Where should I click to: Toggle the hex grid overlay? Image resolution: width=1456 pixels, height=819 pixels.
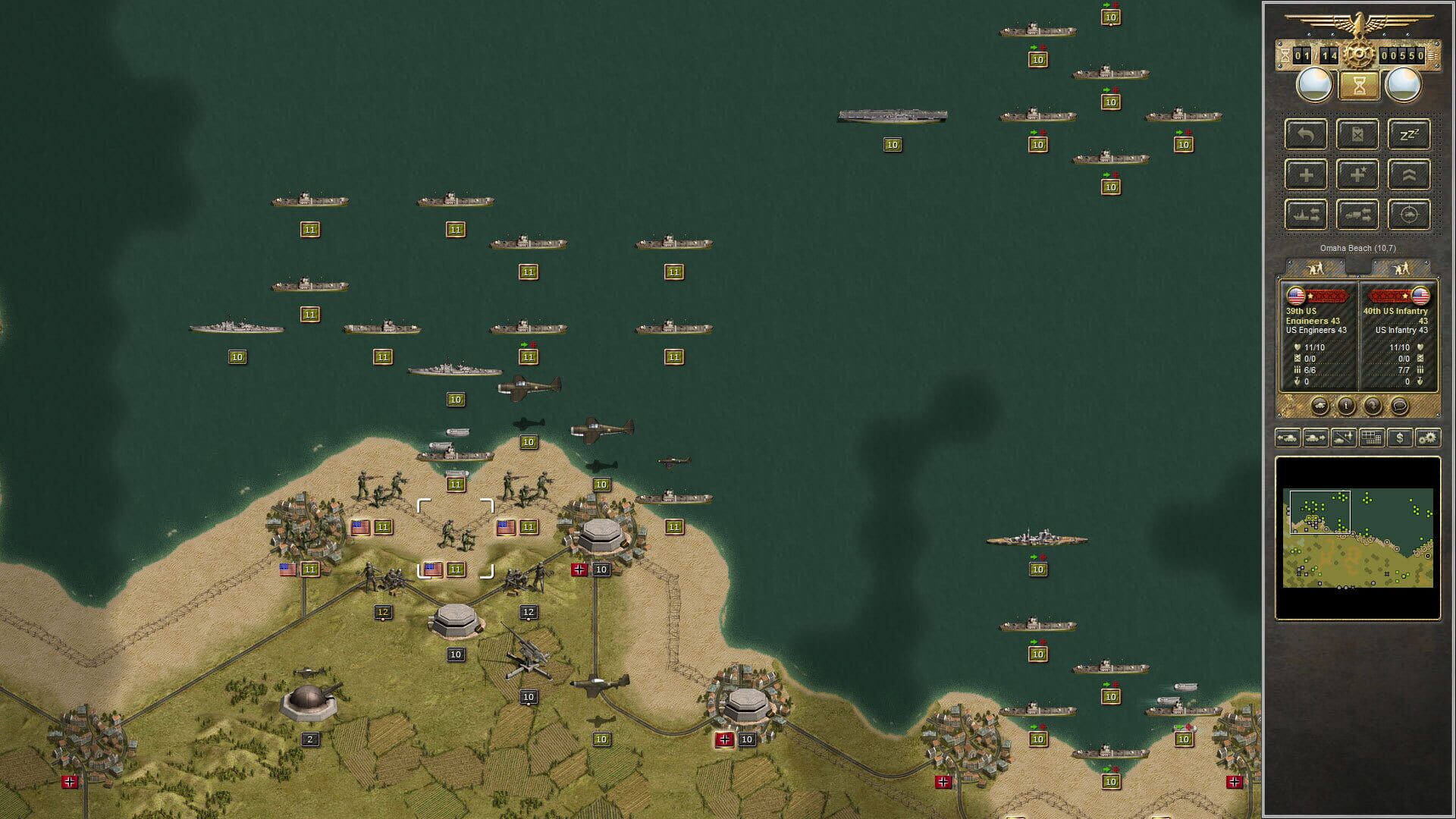(1371, 438)
